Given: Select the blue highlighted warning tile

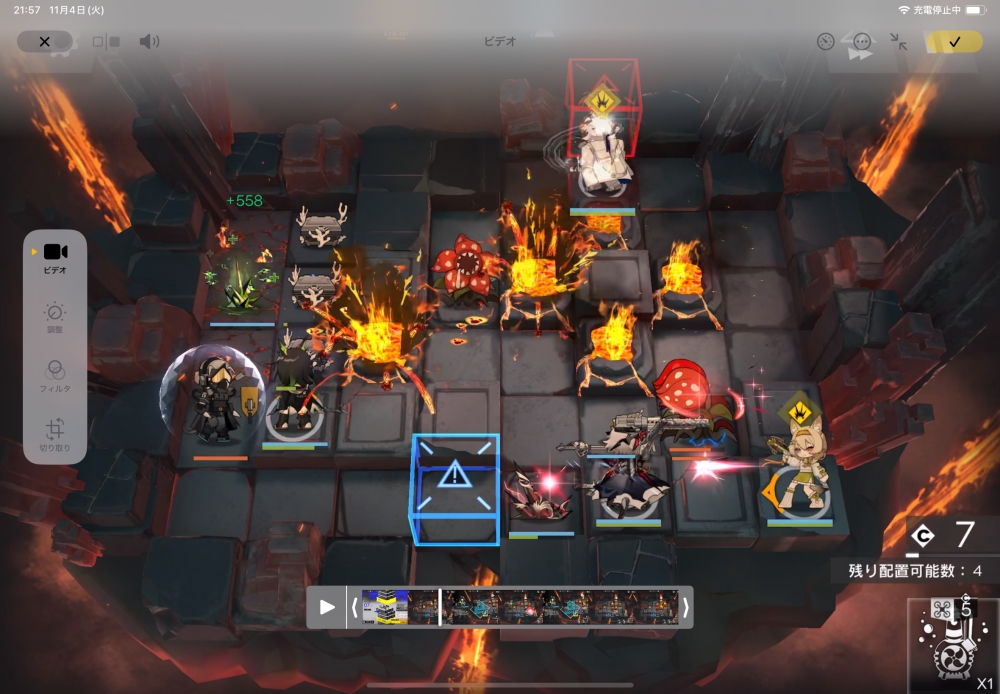Looking at the screenshot, I should click(x=455, y=487).
